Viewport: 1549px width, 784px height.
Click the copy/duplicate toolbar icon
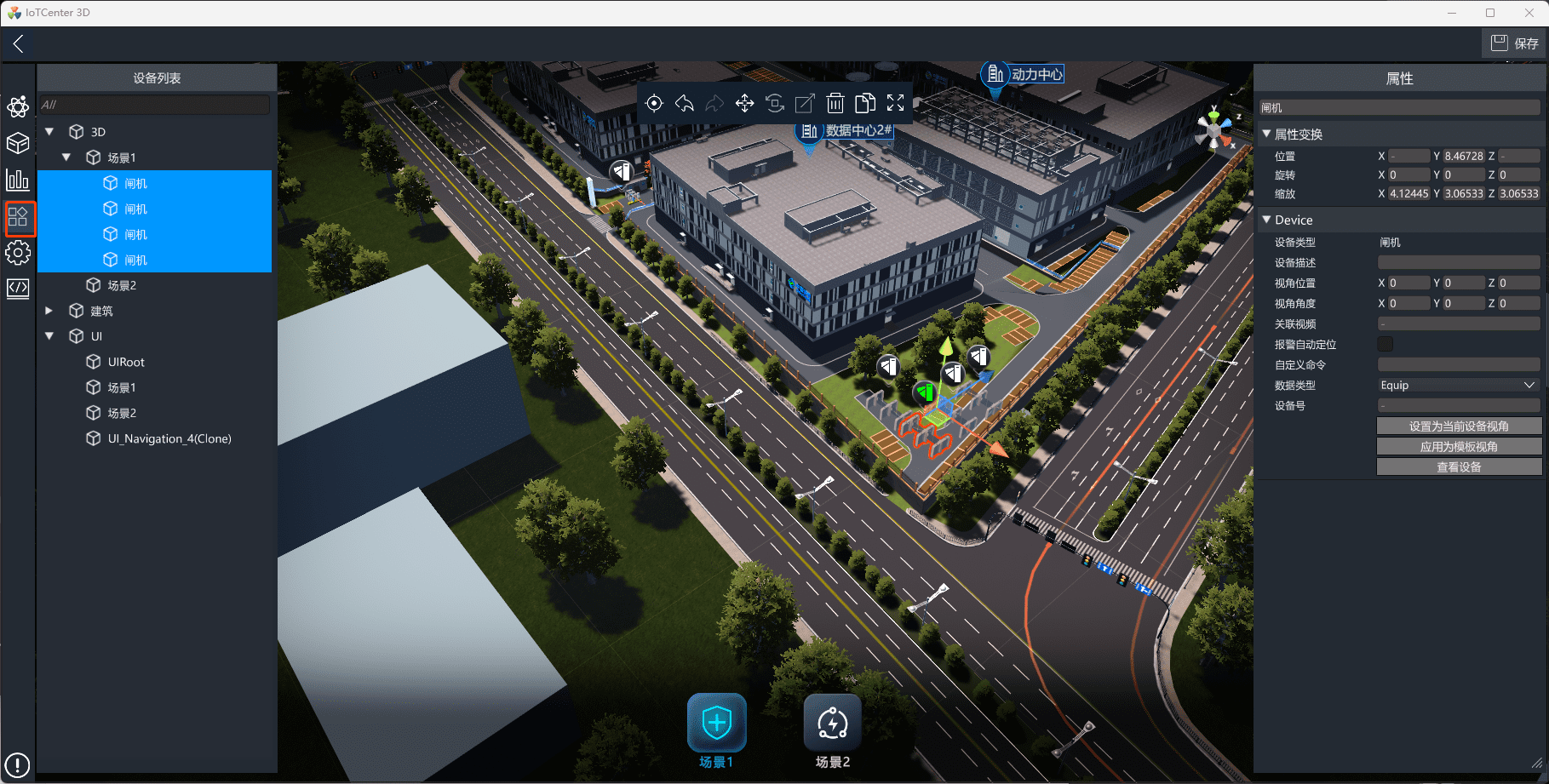(x=865, y=103)
